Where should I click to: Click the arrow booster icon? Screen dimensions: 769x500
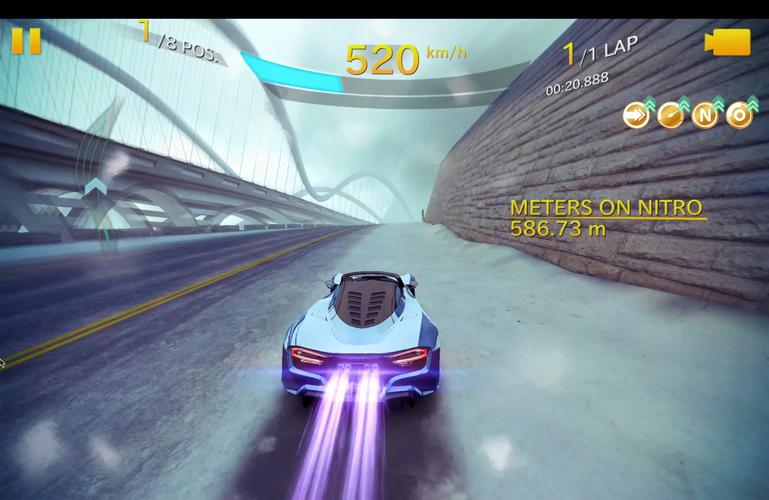point(636,115)
